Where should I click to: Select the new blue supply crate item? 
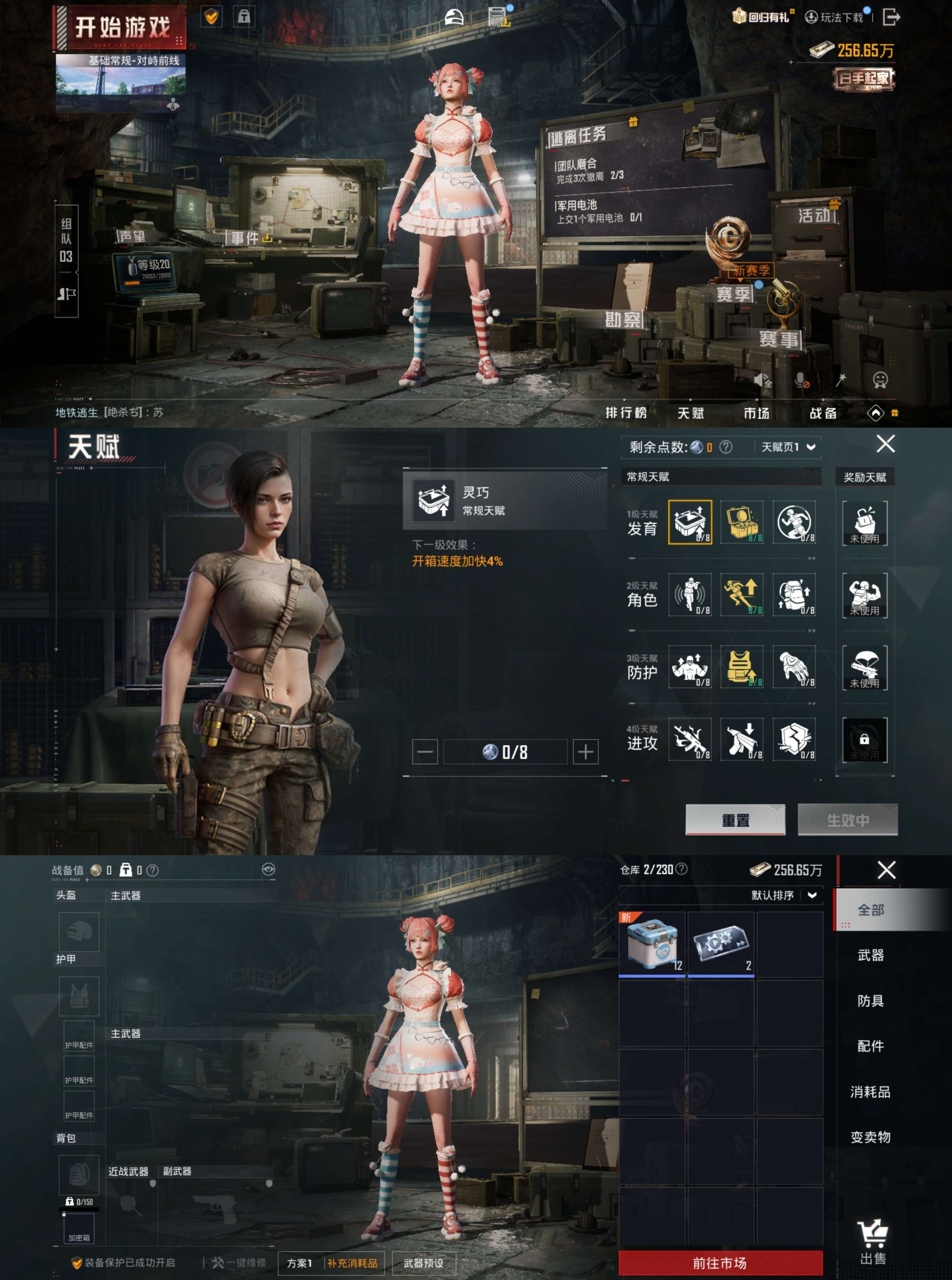click(652, 944)
